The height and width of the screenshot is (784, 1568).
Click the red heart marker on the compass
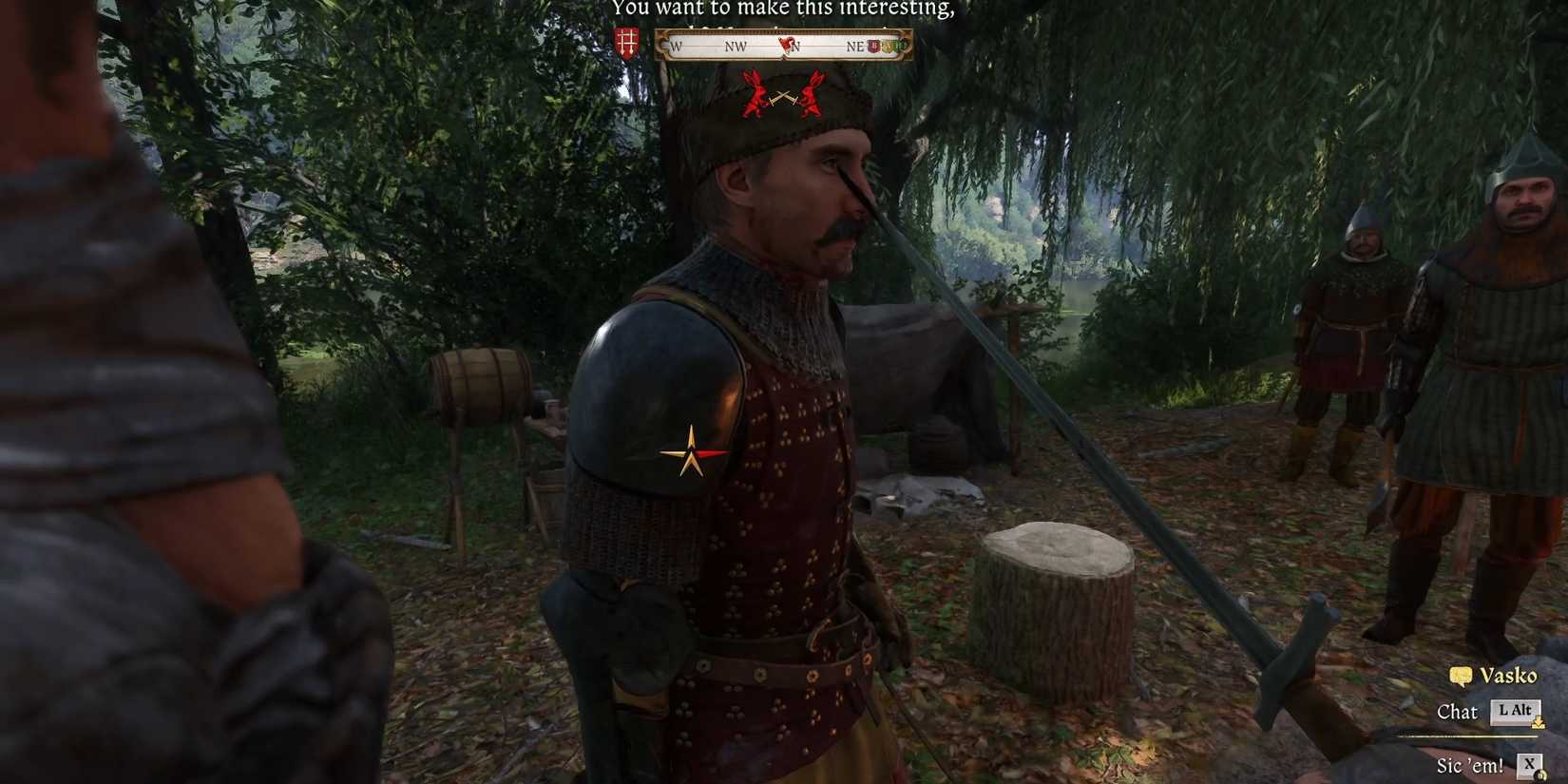786,44
